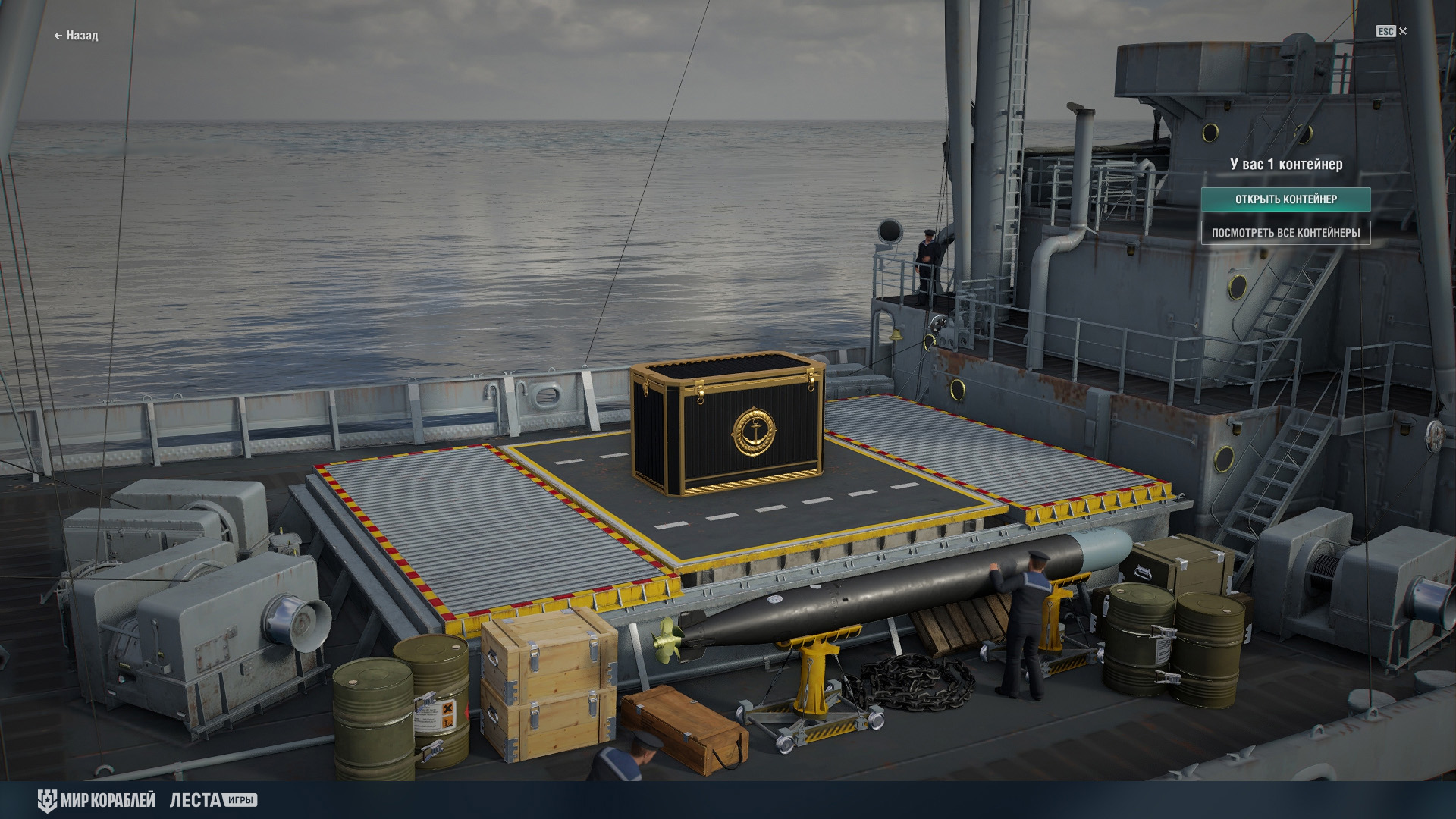
Task: Show all containers via Посмотреть все контейнеры
Action: 1285,233
